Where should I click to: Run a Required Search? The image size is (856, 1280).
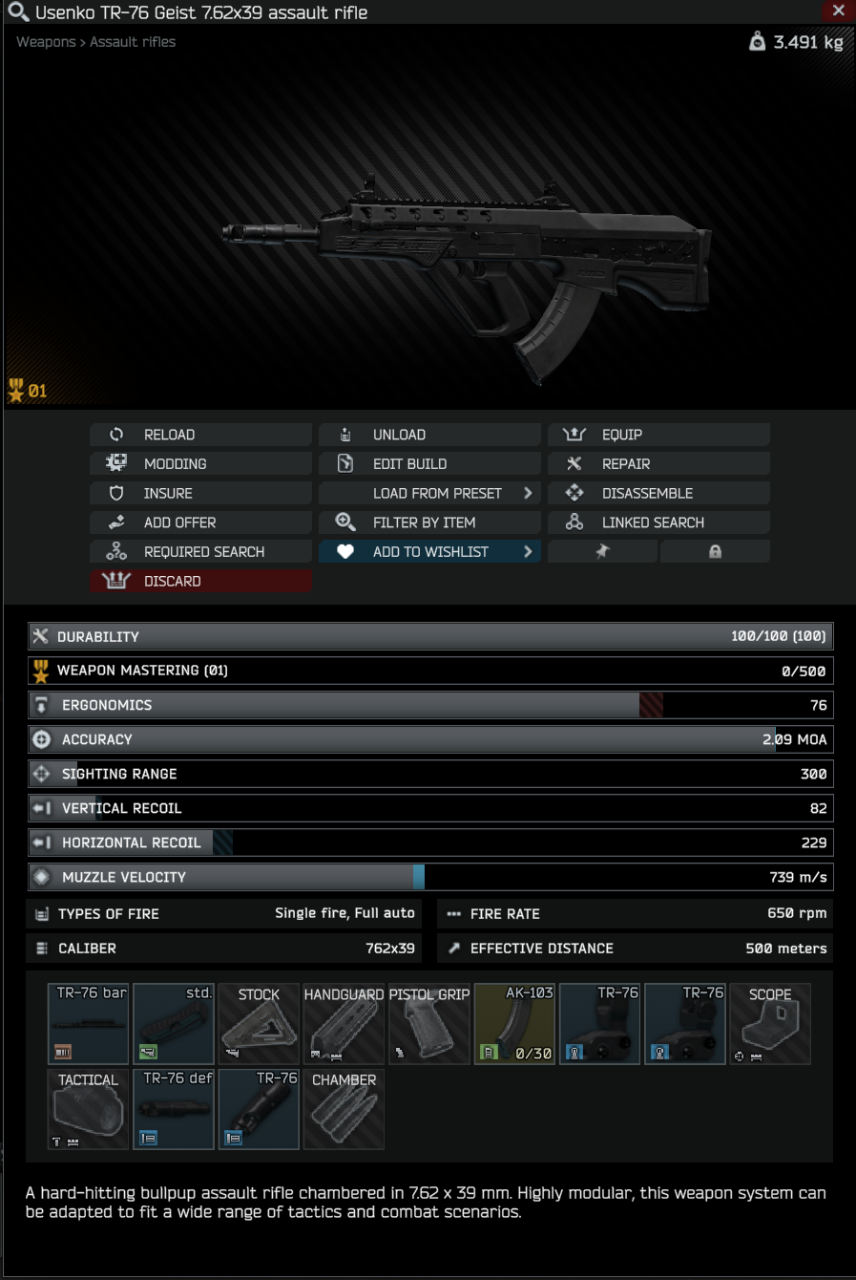pos(200,552)
